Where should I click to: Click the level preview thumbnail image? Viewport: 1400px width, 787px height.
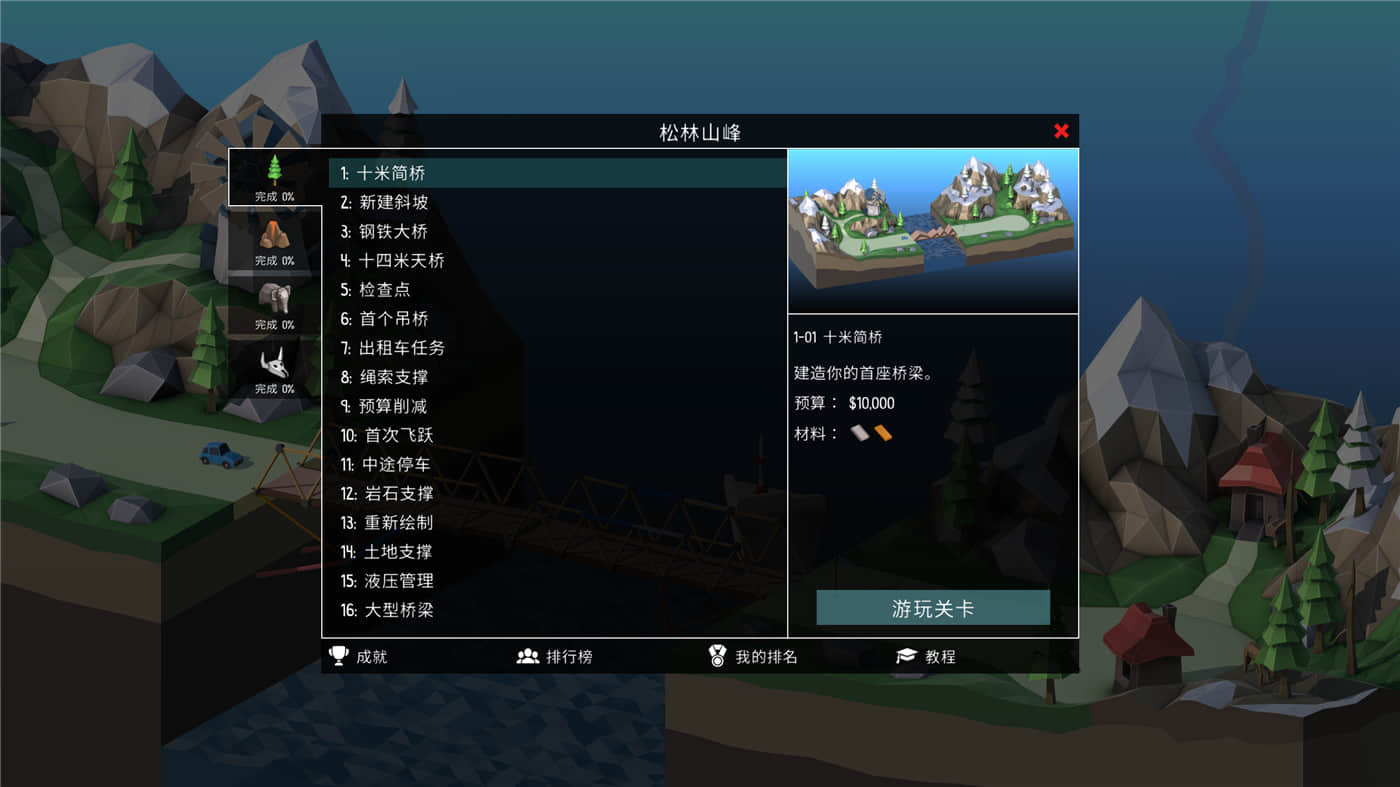pyautogui.click(x=932, y=230)
